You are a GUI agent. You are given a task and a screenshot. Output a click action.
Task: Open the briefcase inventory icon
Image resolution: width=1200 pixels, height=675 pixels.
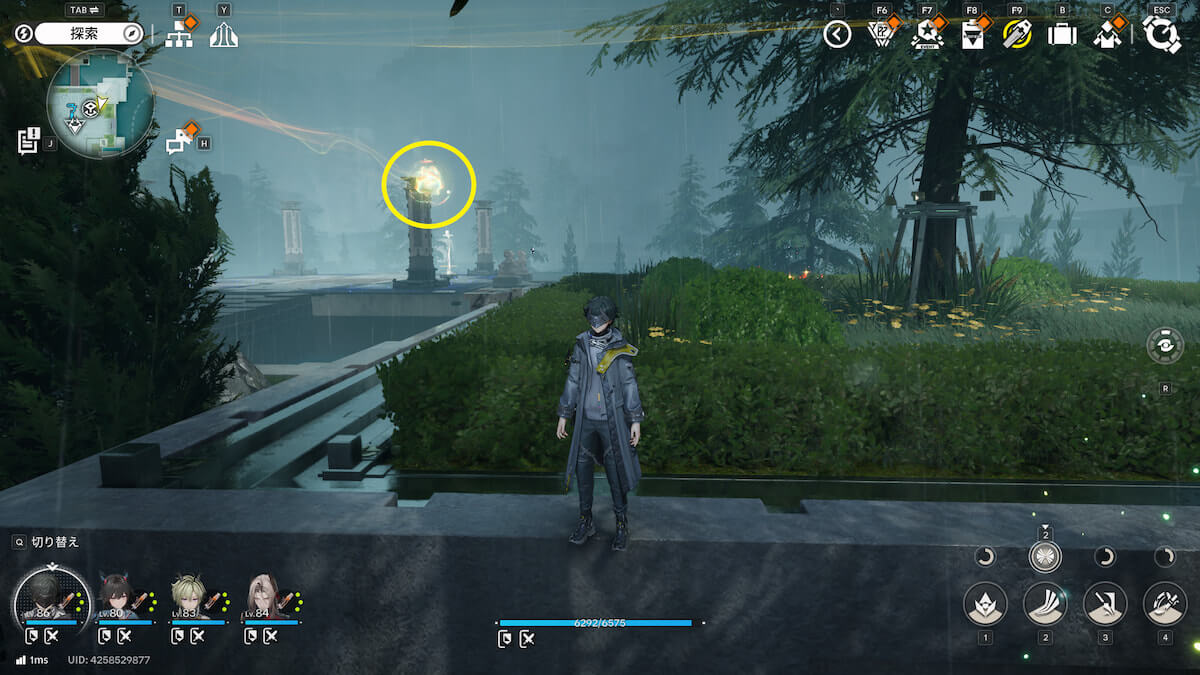[1061, 35]
